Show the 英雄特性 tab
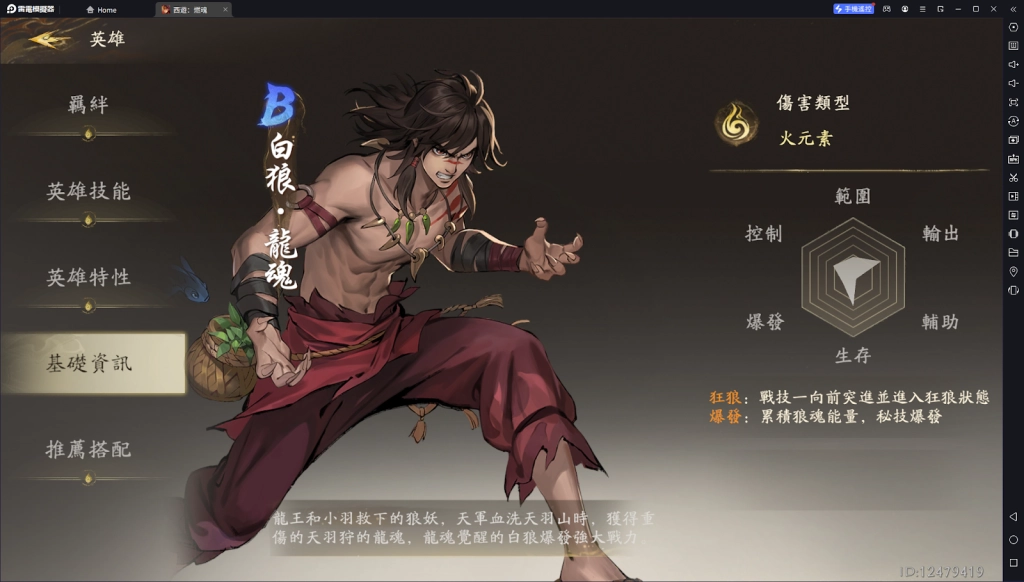The width and height of the screenshot is (1024, 582). pyautogui.click(x=88, y=277)
